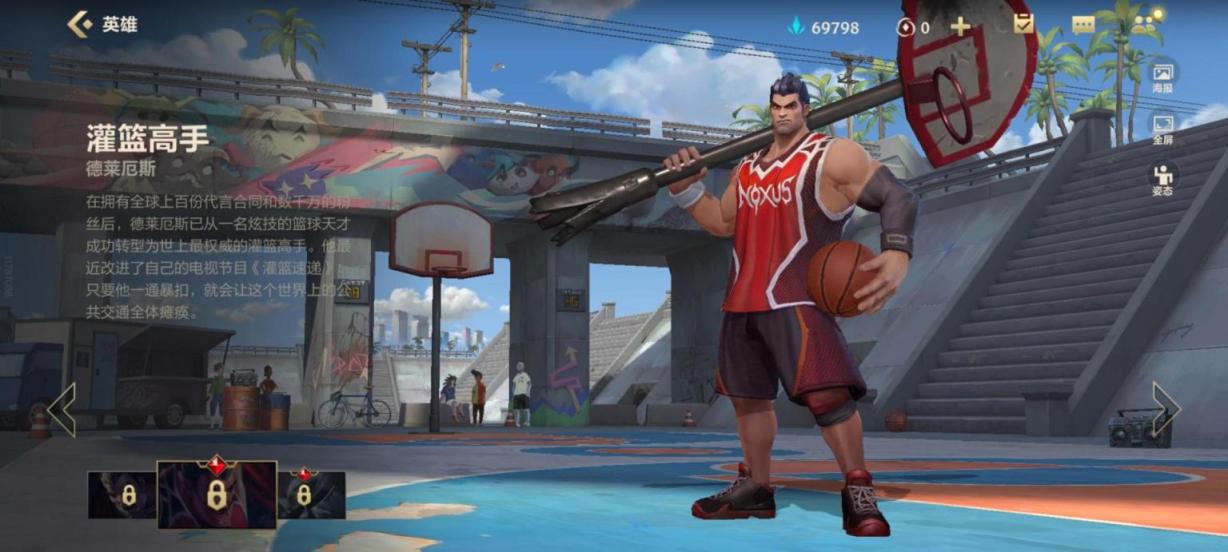The width and height of the screenshot is (1228, 552).
Task: Show previous hero with left arrow
Action: pyautogui.click(x=61, y=409)
